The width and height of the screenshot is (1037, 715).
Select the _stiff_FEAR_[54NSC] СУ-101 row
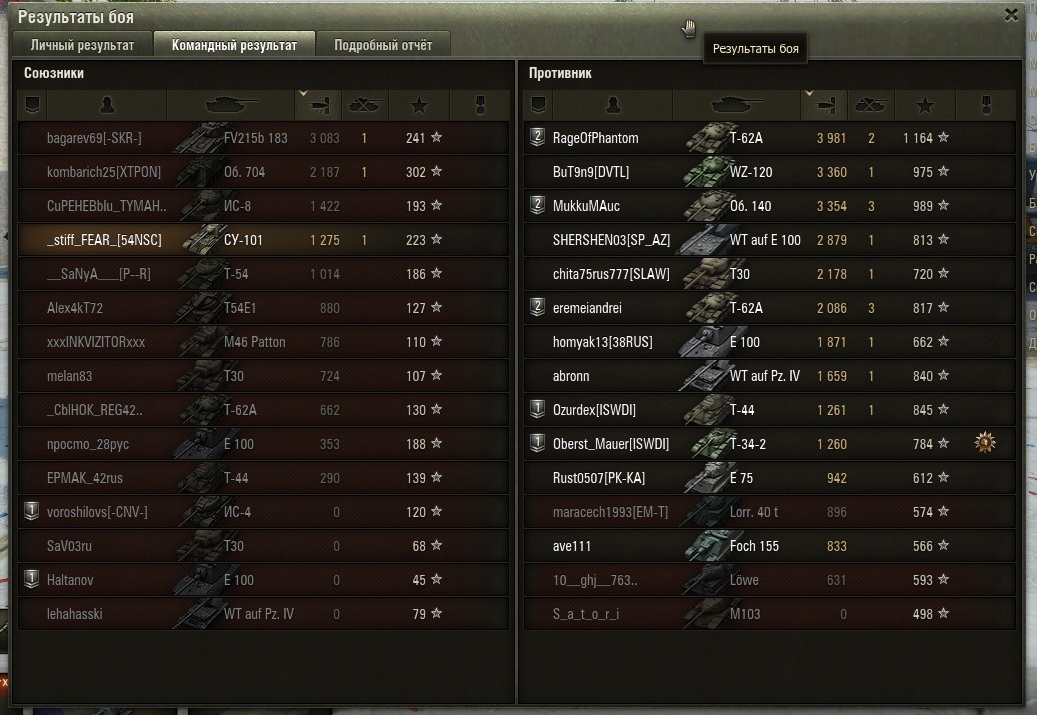pos(263,240)
